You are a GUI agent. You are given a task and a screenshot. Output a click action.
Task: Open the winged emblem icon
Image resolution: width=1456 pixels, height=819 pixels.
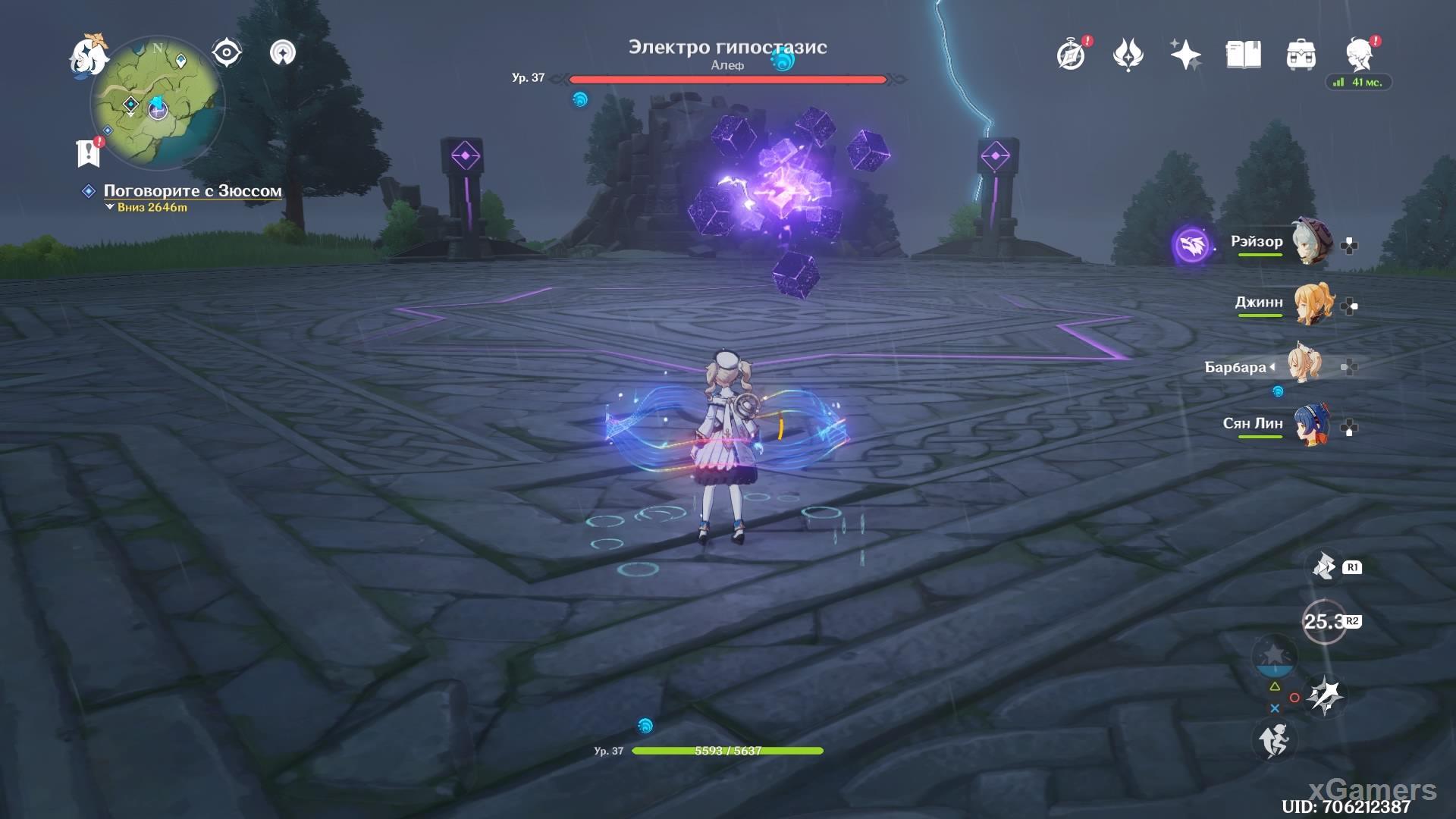(x=1128, y=55)
